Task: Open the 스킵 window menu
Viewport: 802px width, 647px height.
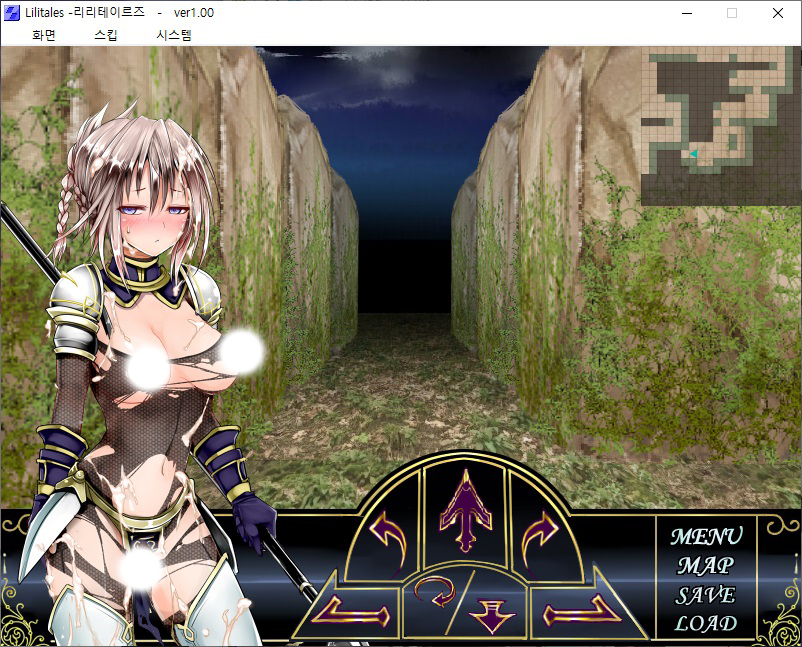Action: [105, 35]
